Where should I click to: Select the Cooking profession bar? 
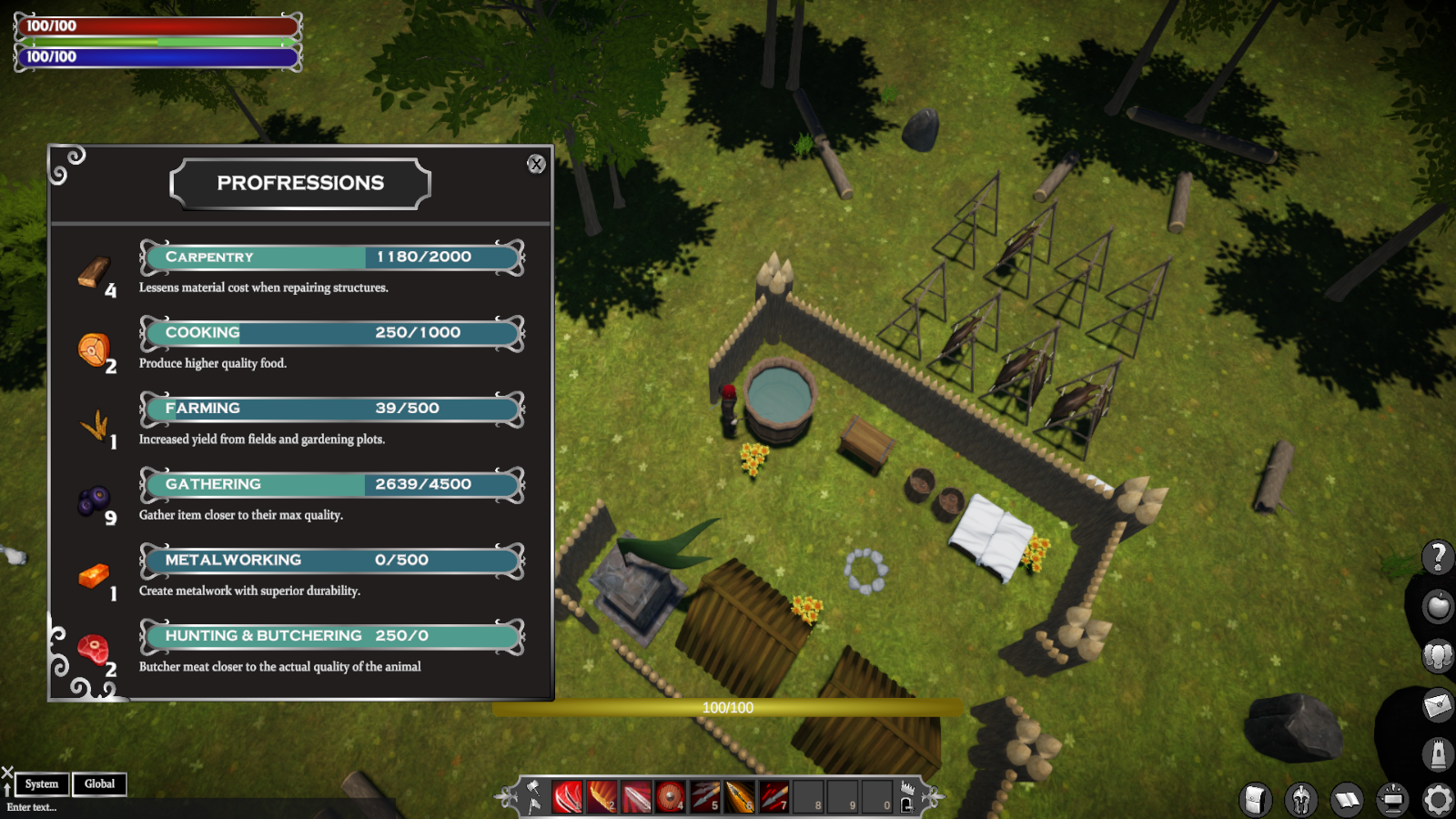point(332,333)
